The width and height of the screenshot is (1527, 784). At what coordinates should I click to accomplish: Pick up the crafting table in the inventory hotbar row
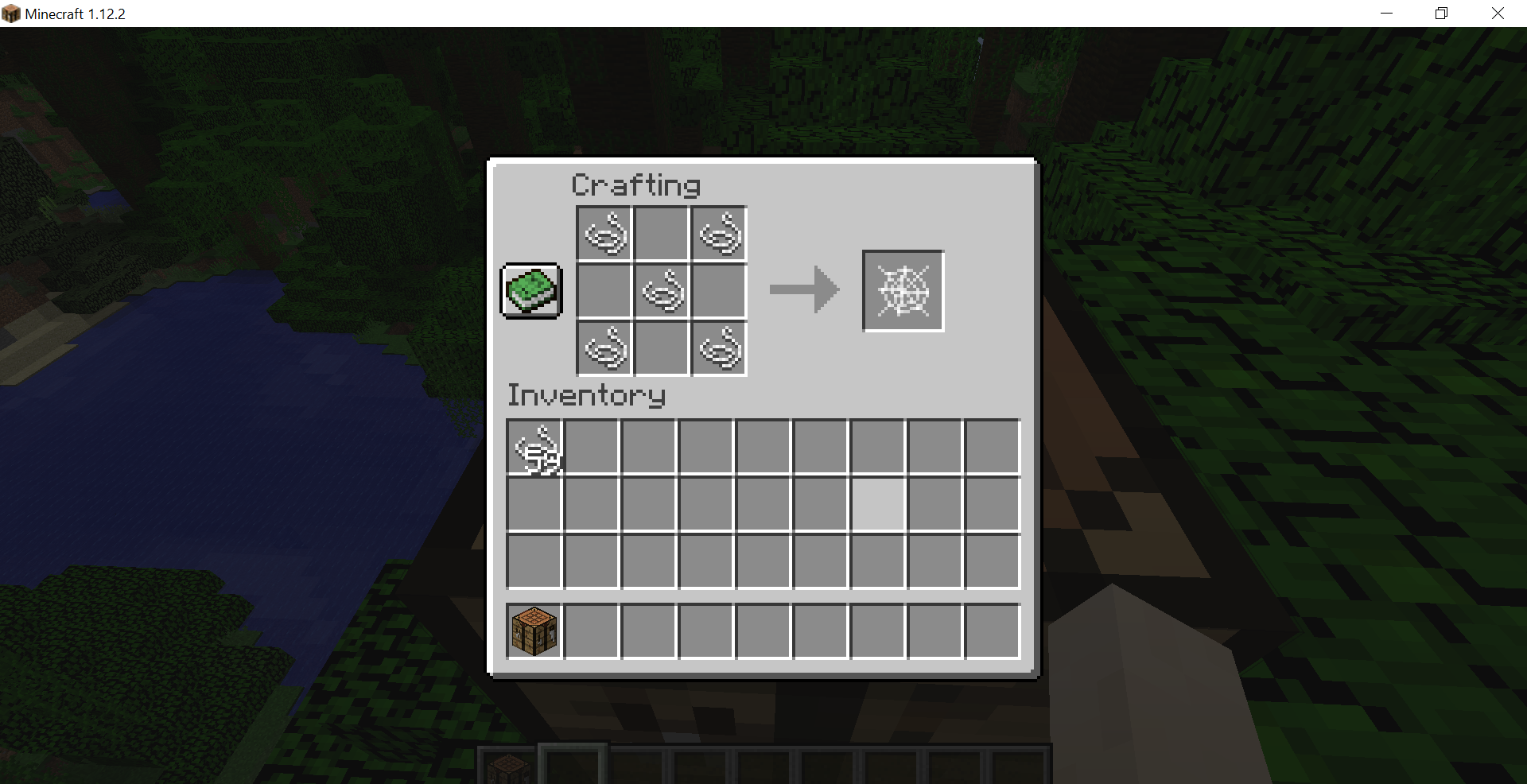(533, 630)
